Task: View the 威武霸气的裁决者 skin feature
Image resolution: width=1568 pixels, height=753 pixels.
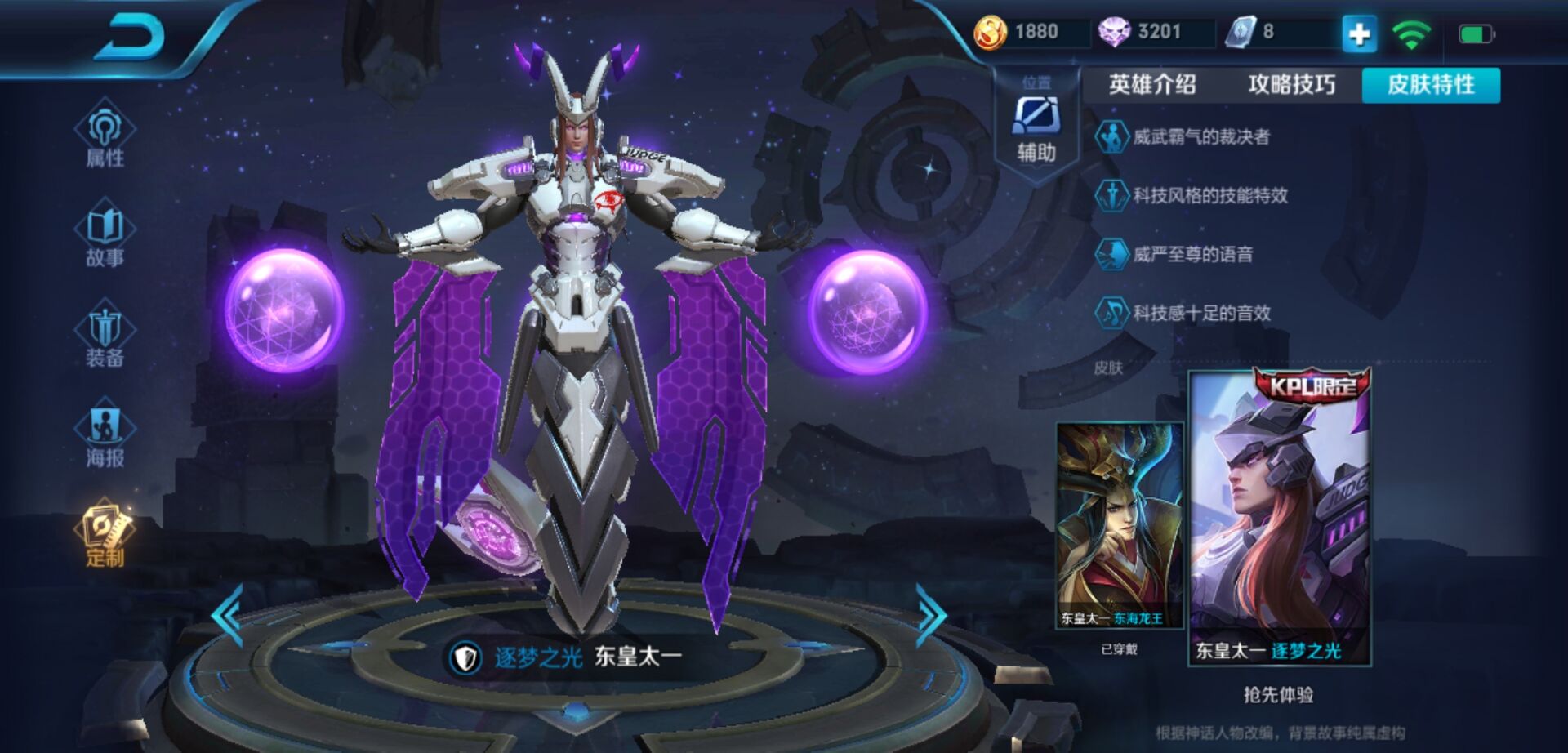Action: pos(1200,137)
